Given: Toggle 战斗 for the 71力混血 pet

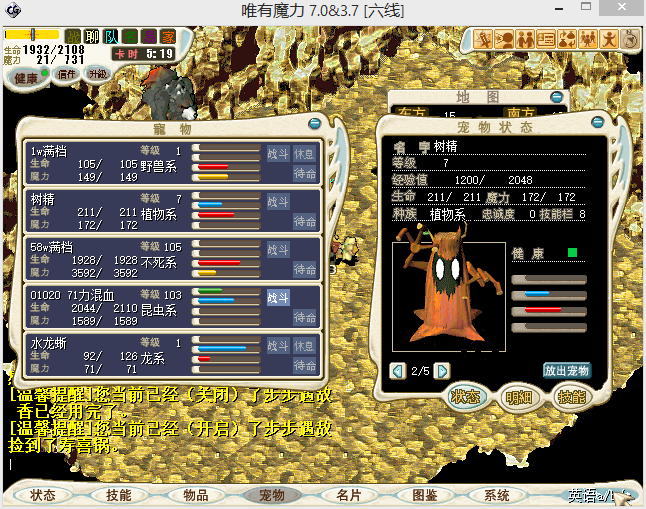Looking at the screenshot, I should click(x=277, y=297).
